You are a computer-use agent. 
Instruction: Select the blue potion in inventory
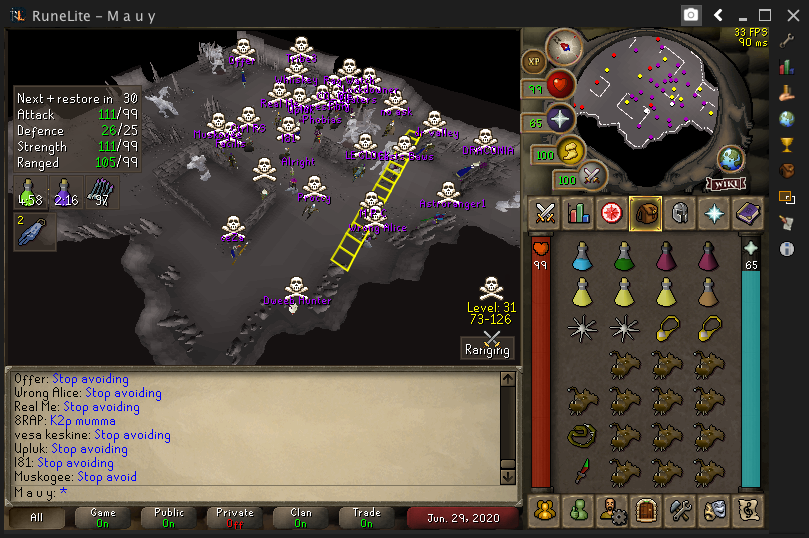point(581,259)
